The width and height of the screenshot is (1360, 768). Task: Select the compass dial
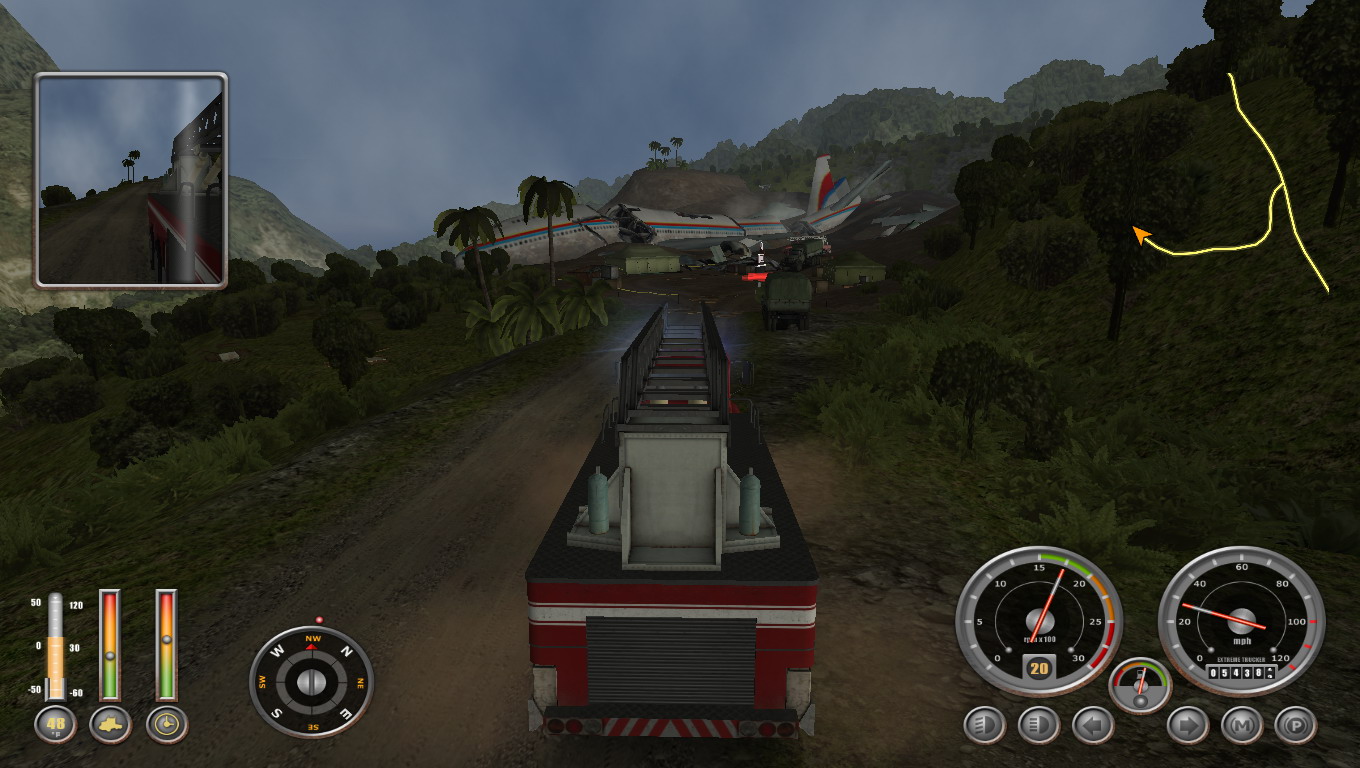tap(311, 682)
